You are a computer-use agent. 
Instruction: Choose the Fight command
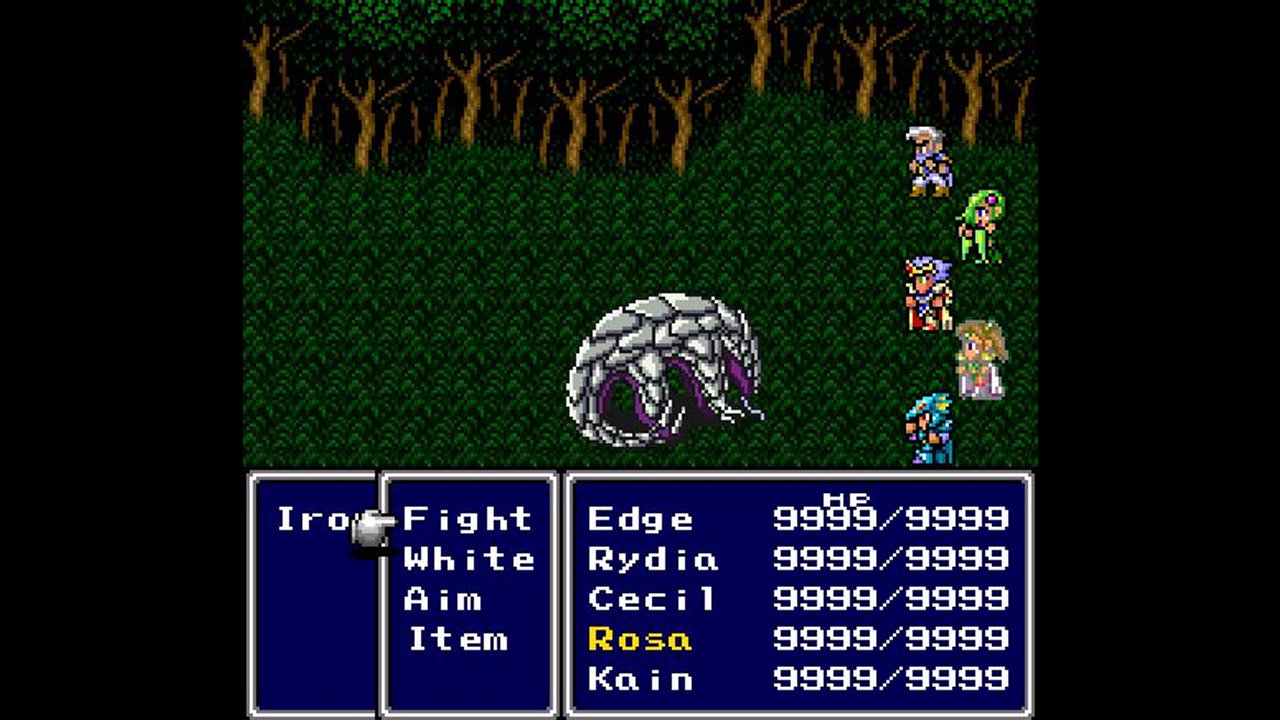coord(467,519)
